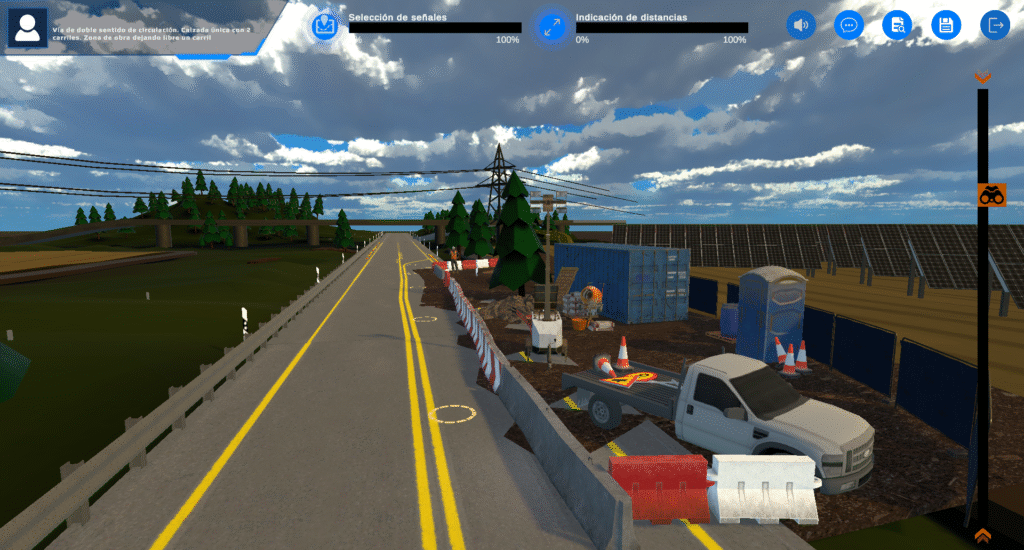Save progress with the floppy disk button
The width and height of the screenshot is (1024, 550).
click(x=946, y=25)
